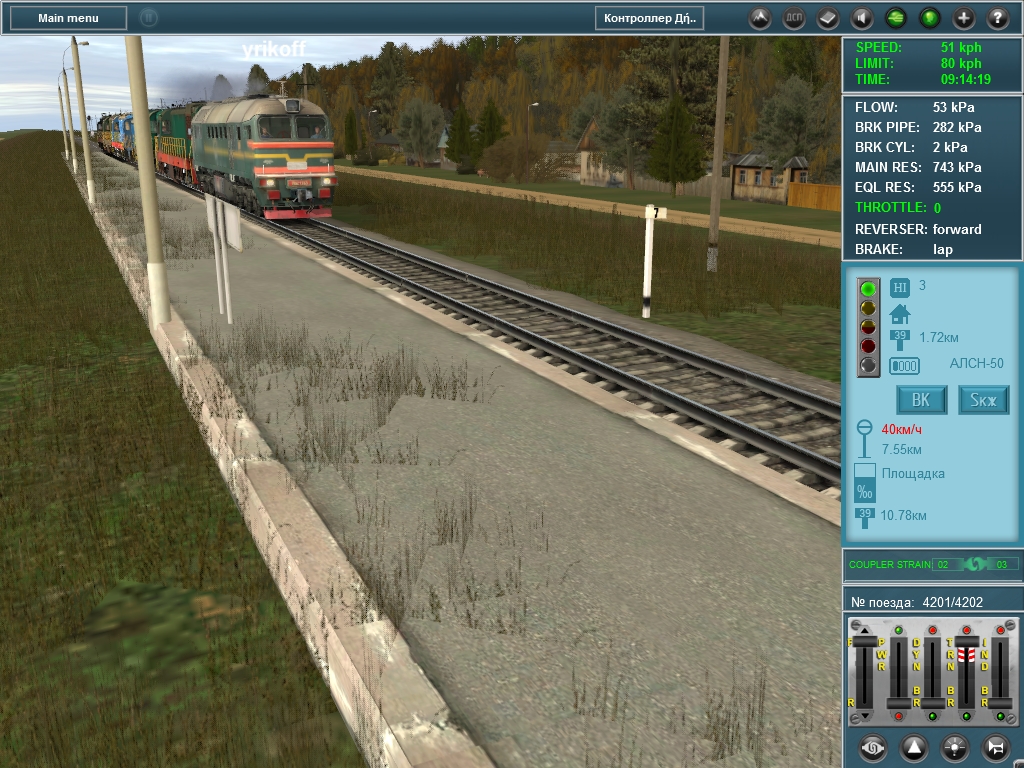Sound the horn button
The image size is (1024, 768).
tap(995, 747)
